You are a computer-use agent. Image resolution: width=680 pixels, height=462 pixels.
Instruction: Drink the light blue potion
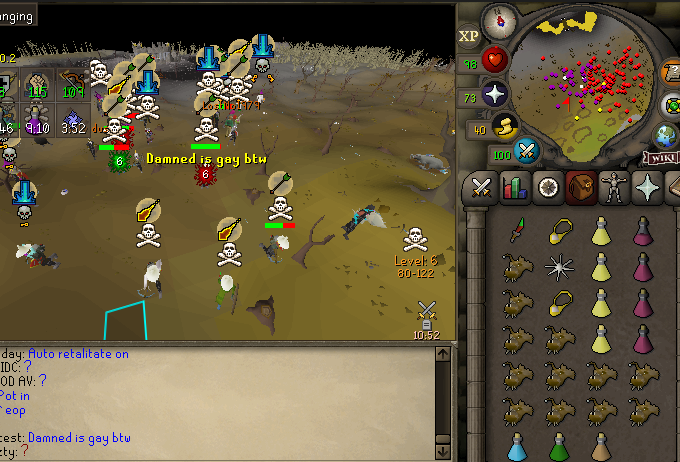click(517, 446)
